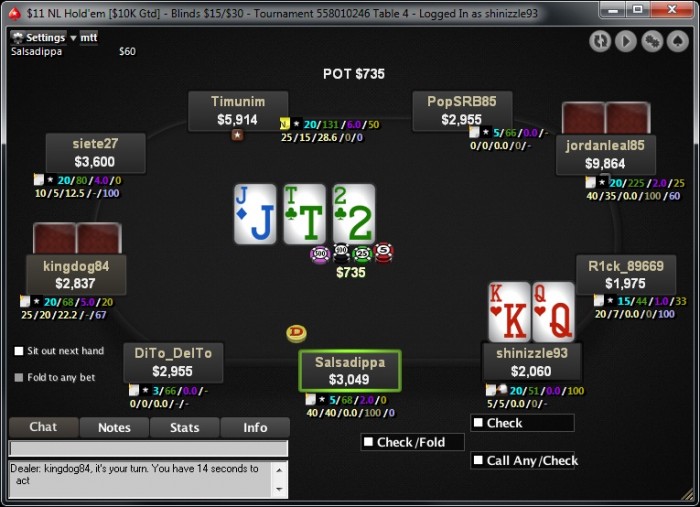
Task: Enable Fold to any bet
Action: coord(19,377)
